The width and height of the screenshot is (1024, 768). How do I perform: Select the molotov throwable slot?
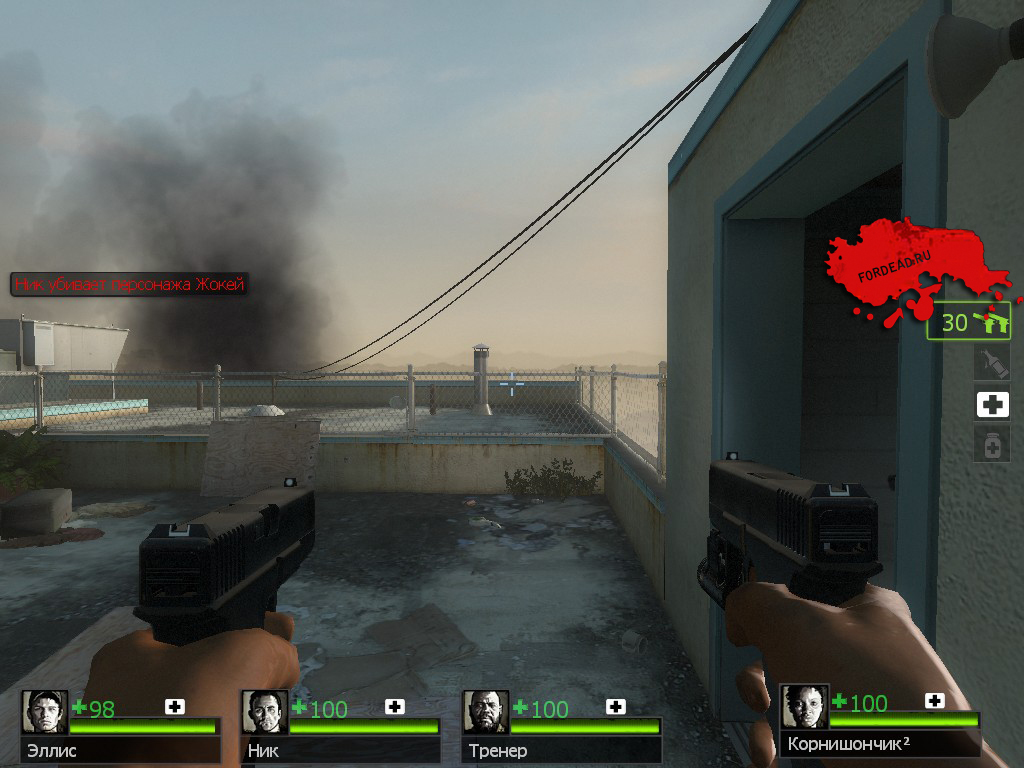coord(992,362)
